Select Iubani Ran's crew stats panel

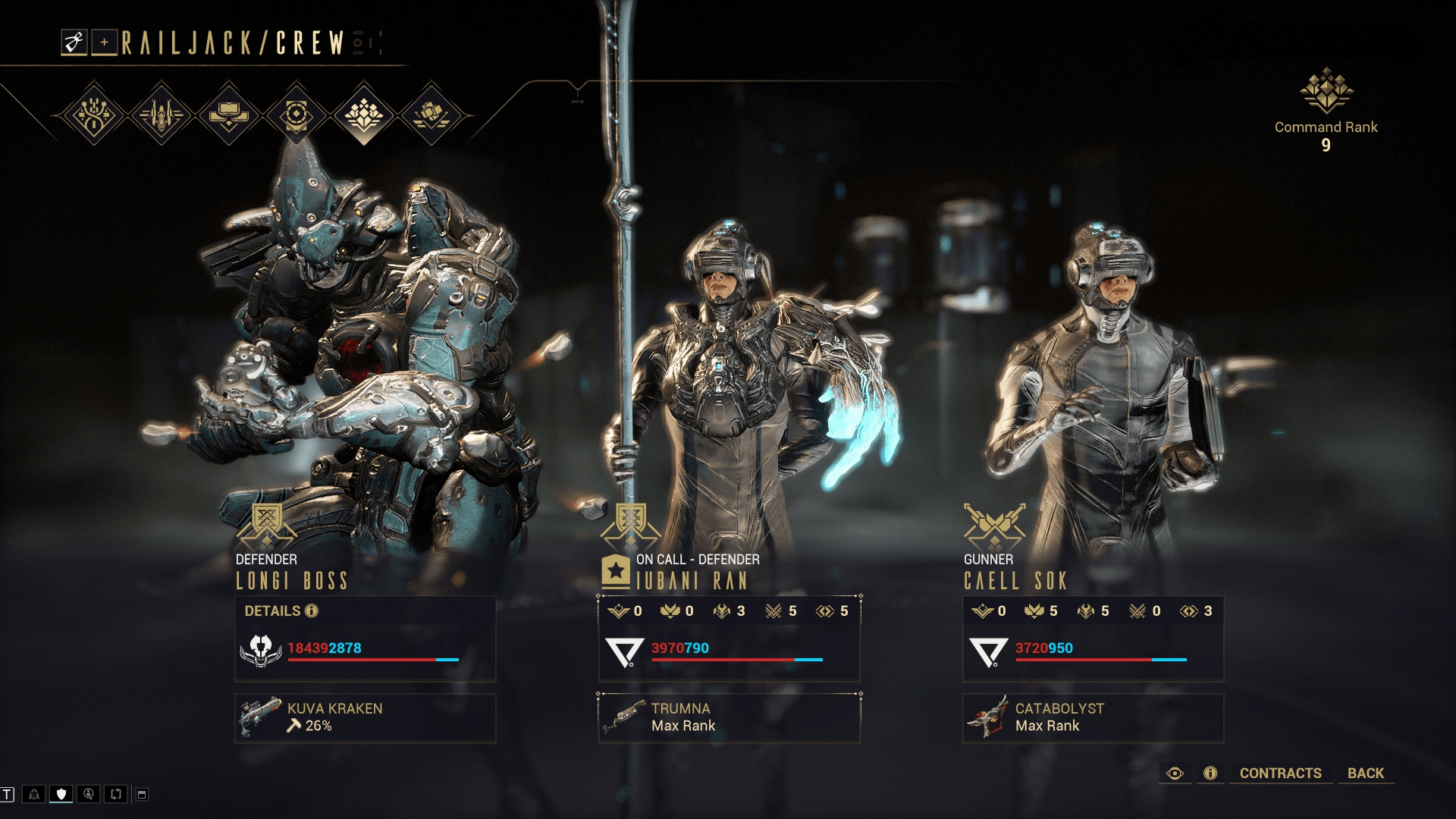[x=729, y=638]
